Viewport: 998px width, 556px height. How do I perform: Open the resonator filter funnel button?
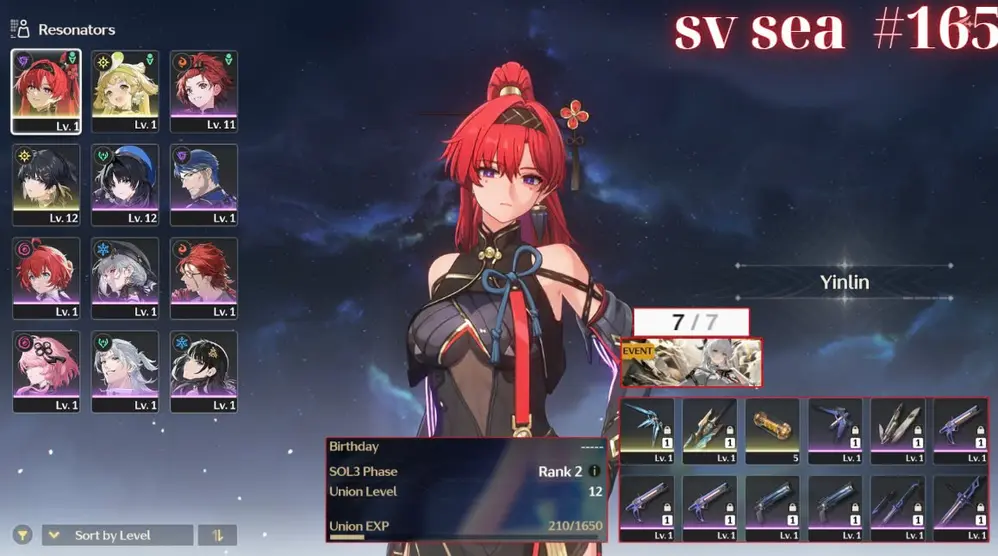pyautogui.click(x=22, y=536)
